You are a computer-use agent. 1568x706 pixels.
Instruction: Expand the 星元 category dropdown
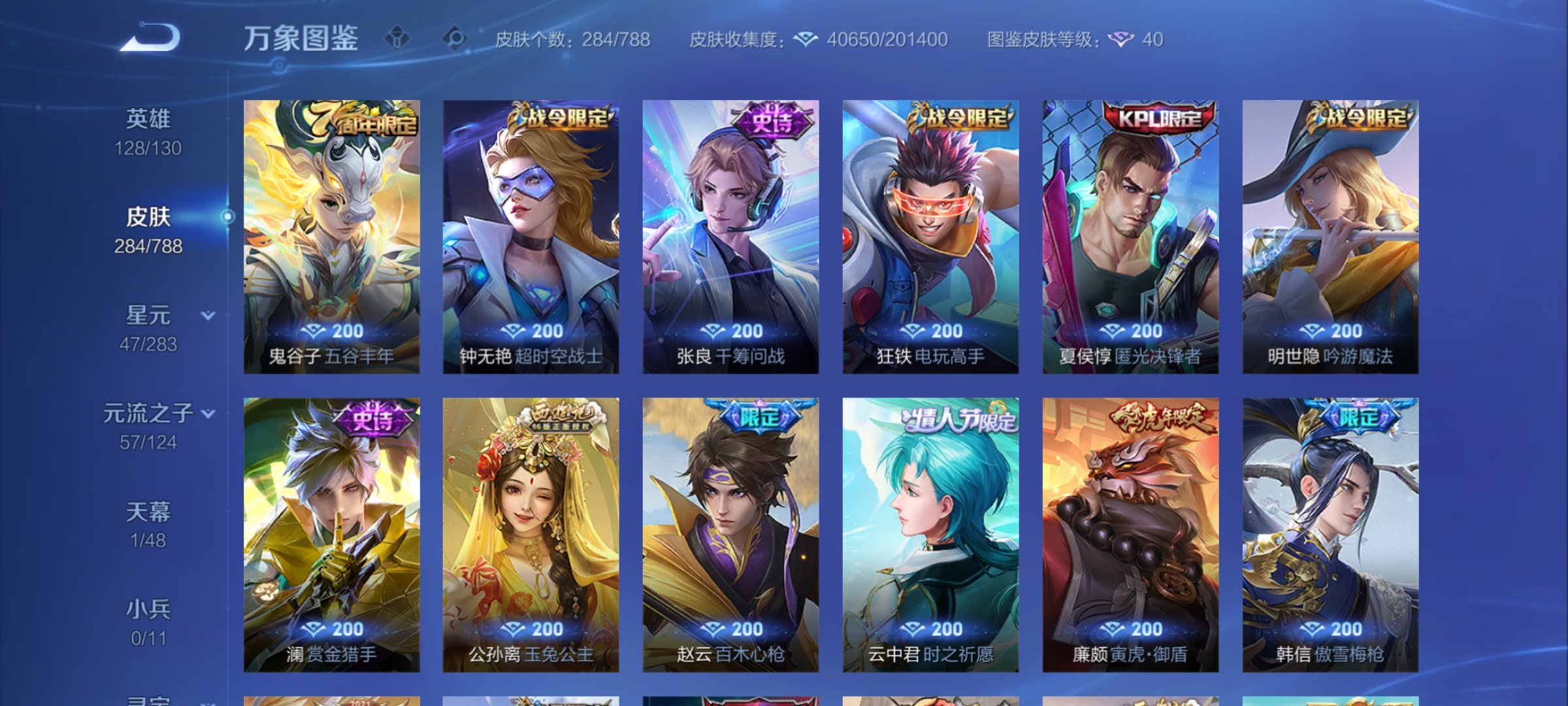click(x=208, y=314)
